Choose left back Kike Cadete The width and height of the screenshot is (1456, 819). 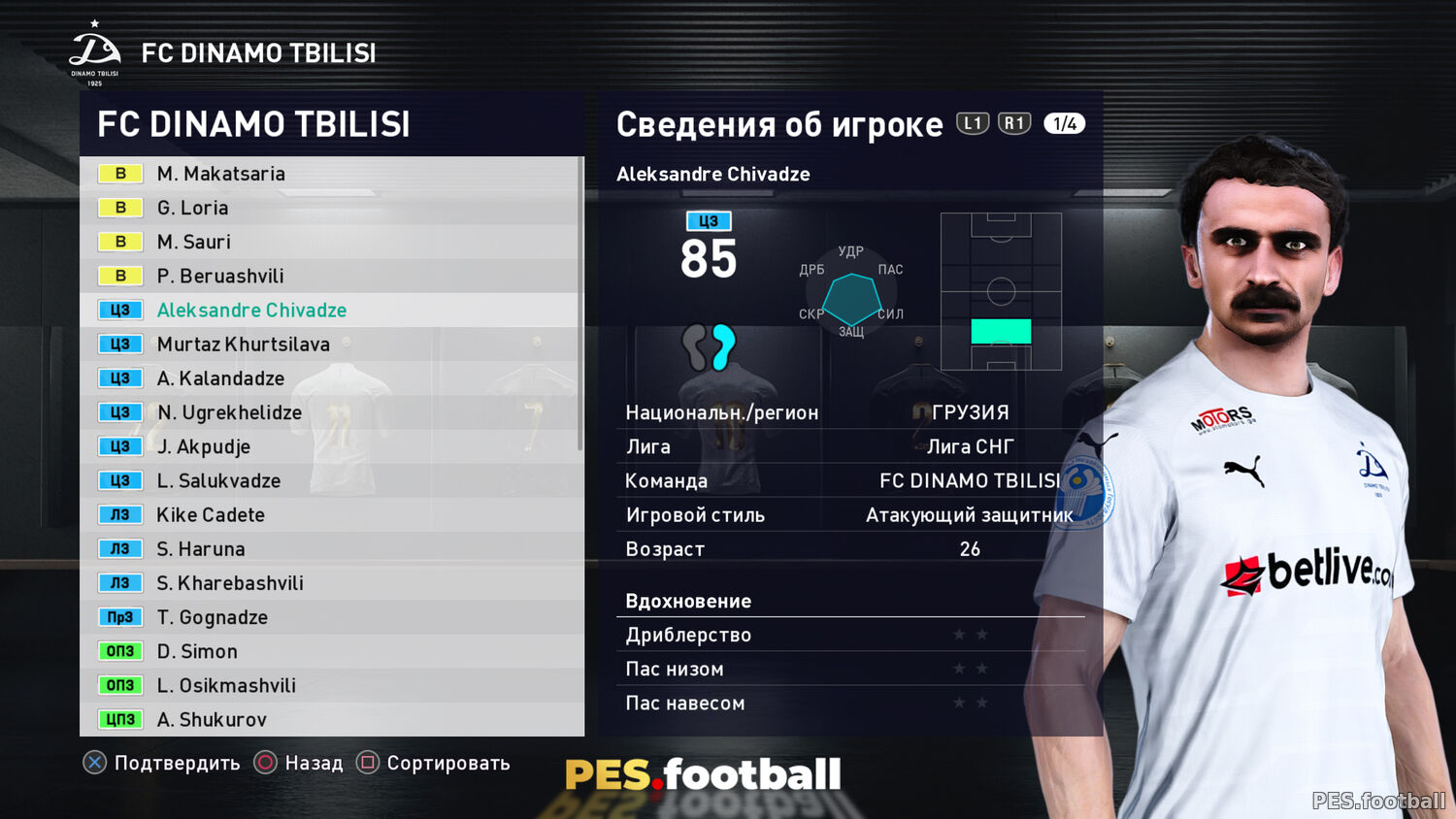[211, 515]
